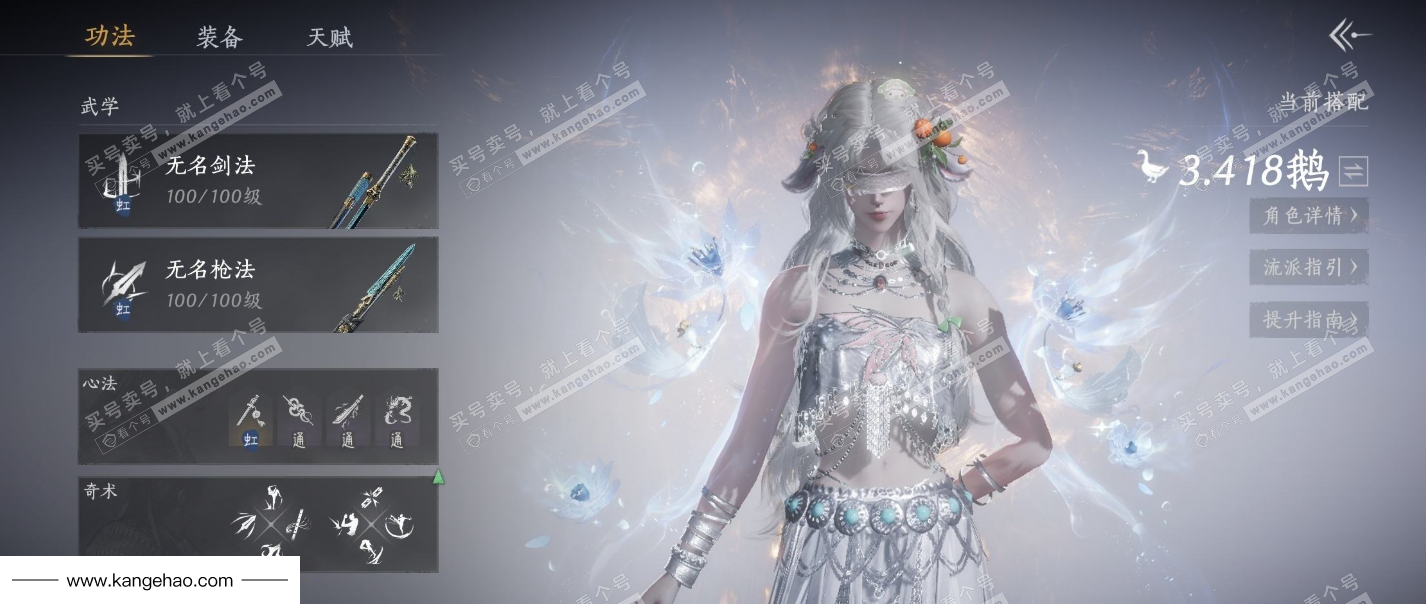Open the 角色详情 panel

1309,216
